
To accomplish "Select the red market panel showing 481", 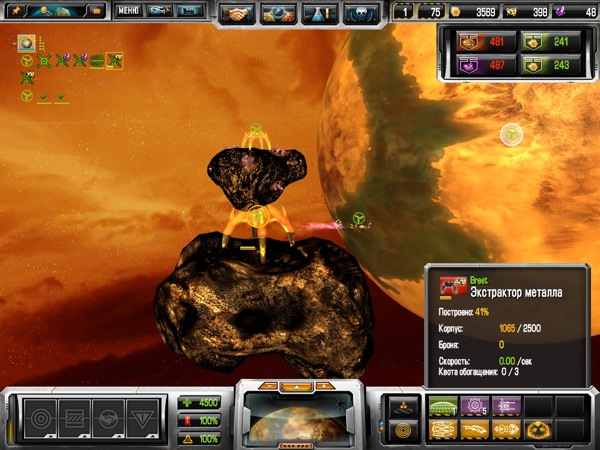I will click(x=480, y=43).
